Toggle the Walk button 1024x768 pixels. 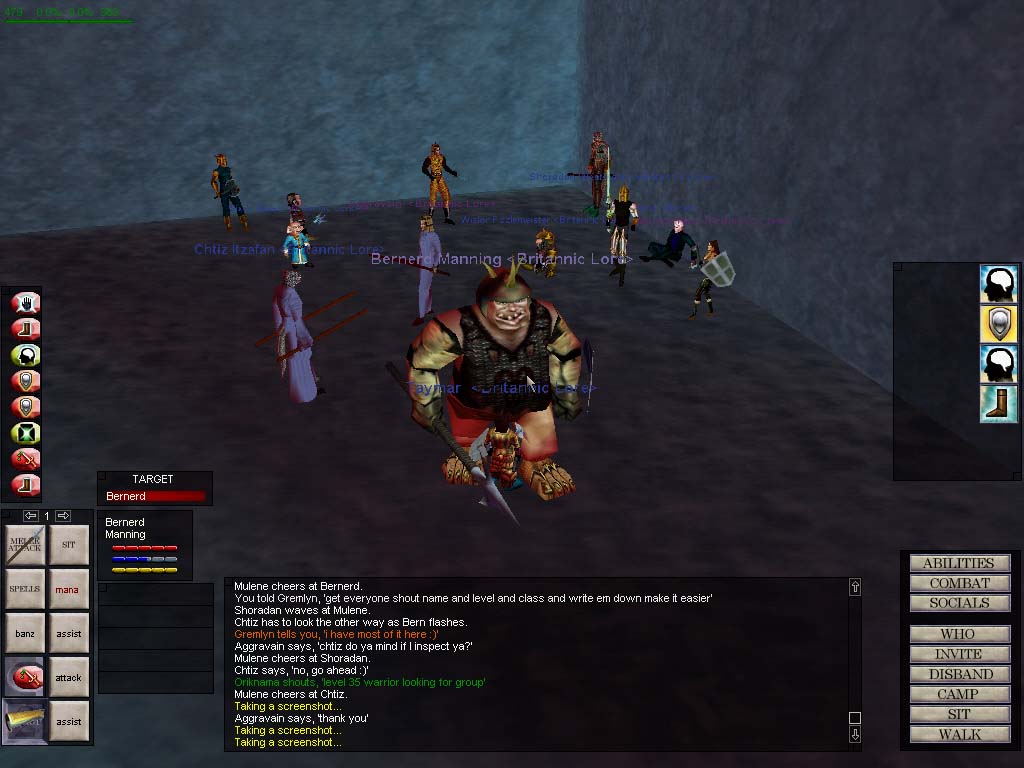pyautogui.click(x=959, y=734)
